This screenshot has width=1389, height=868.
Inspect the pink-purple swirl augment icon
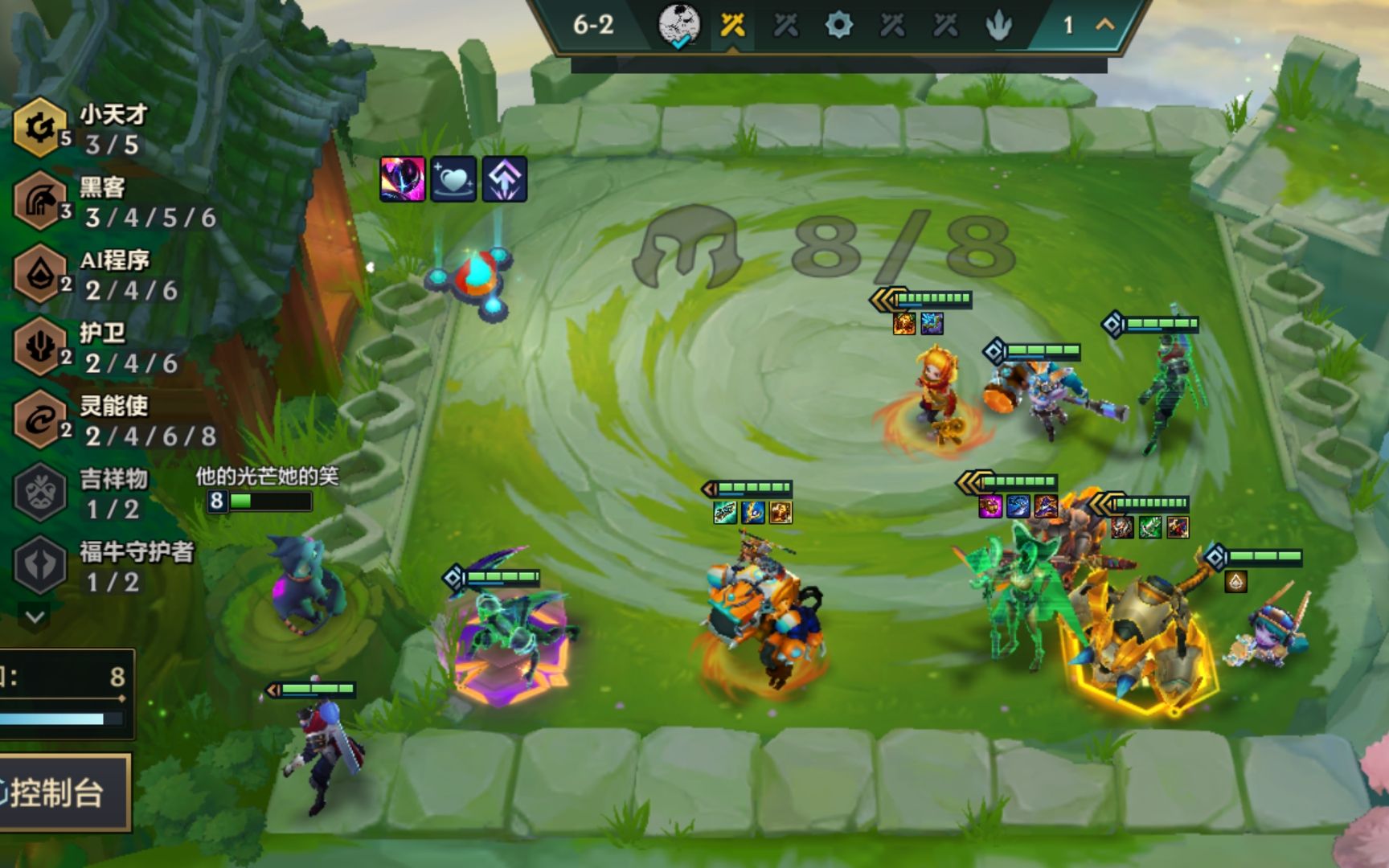(402, 178)
